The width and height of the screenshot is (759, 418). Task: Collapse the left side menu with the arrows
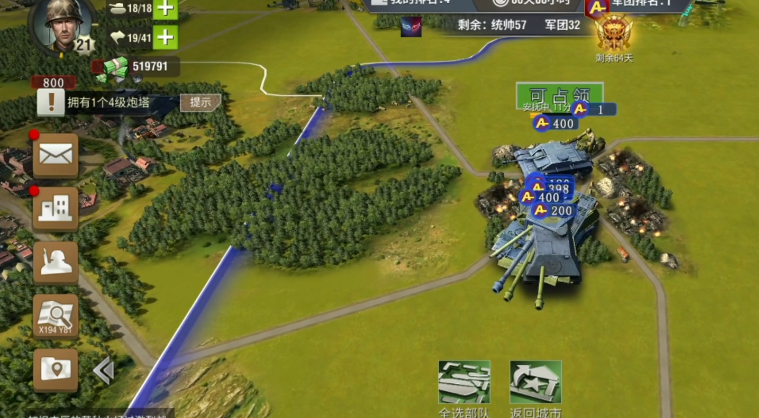(103, 371)
